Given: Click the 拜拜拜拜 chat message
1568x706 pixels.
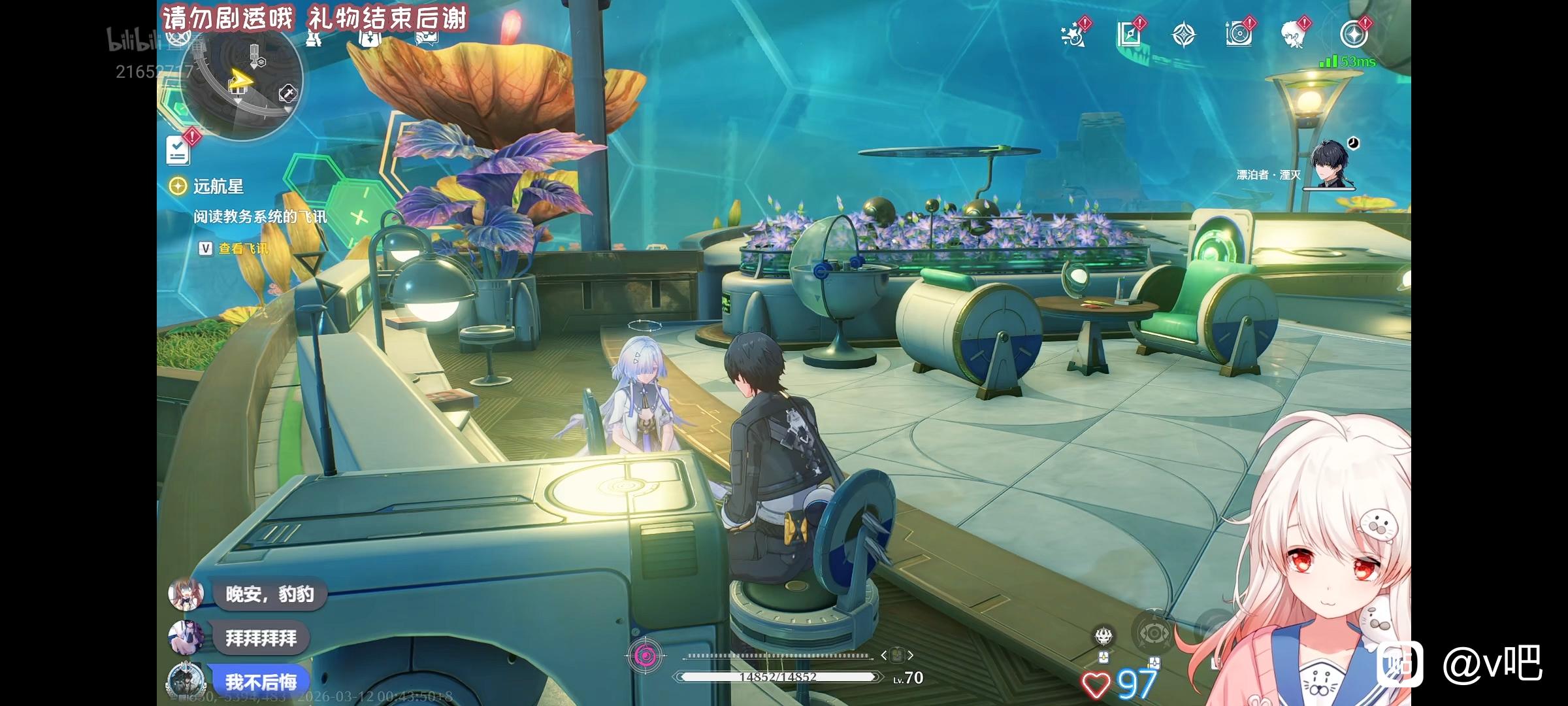Looking at the screenshot, I should 261,637.
